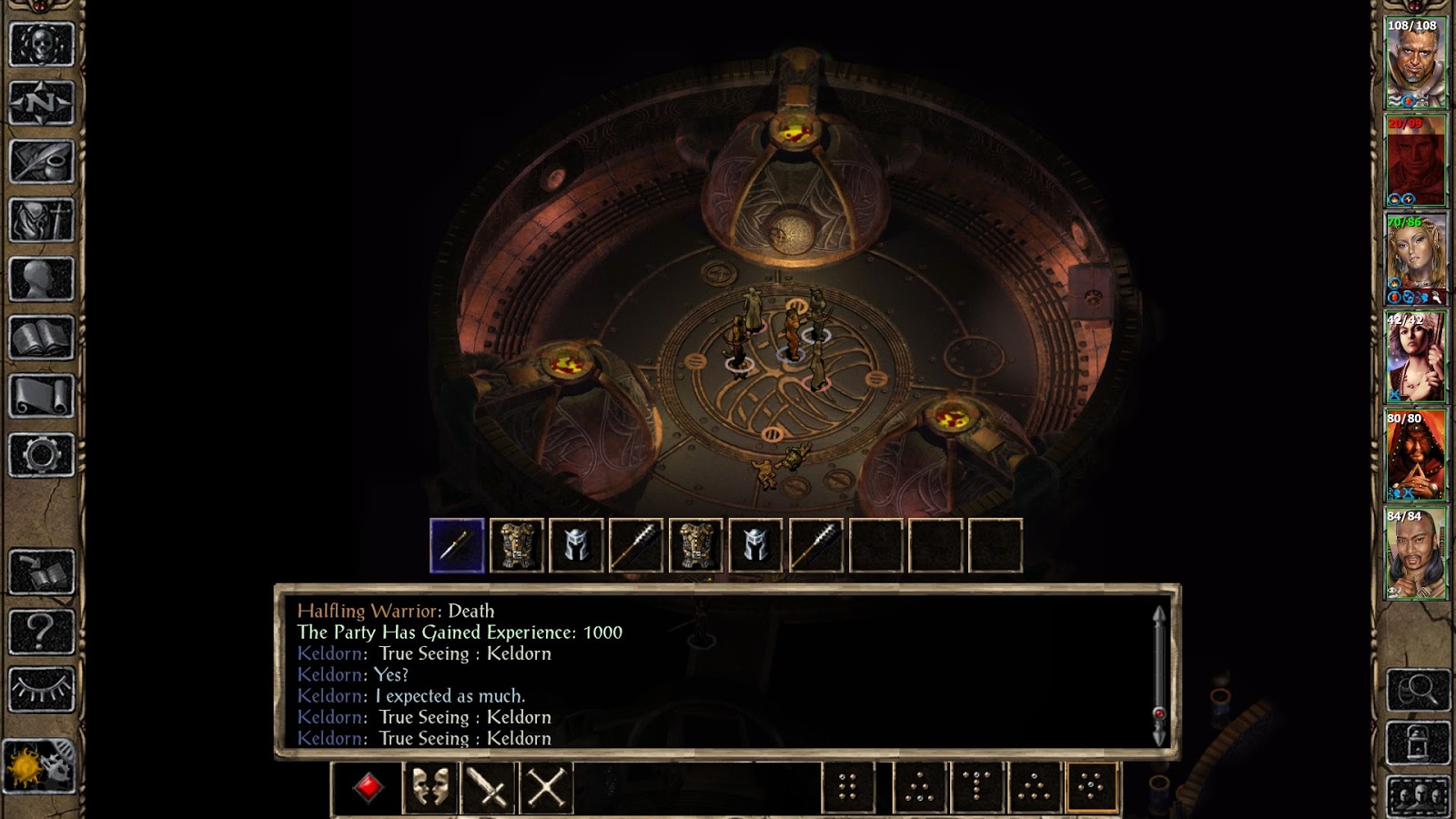Select the blonde elf woman portrait

click(x=1415, y=259)
